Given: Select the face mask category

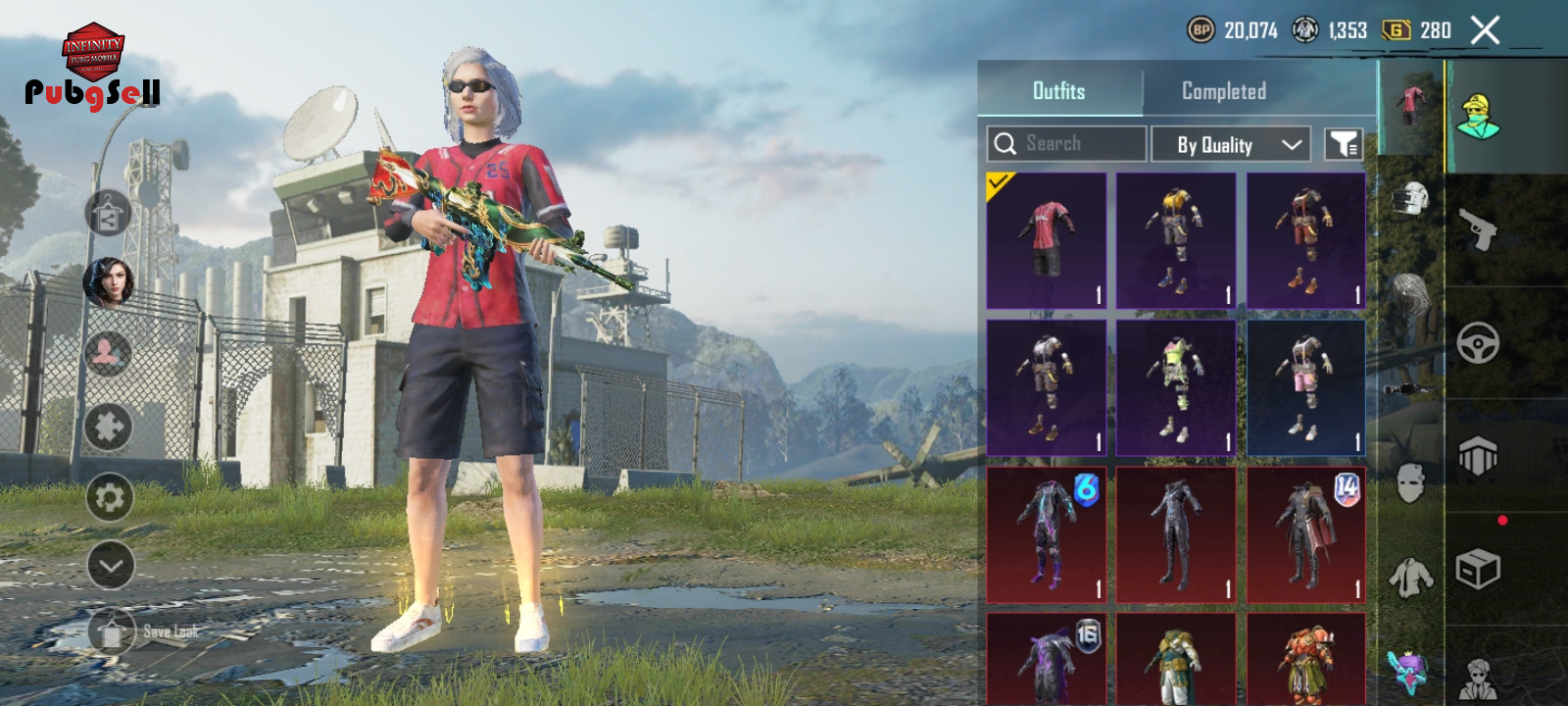Looking at the screenshot, I should pyautogui.click(x=1409, y=482).
